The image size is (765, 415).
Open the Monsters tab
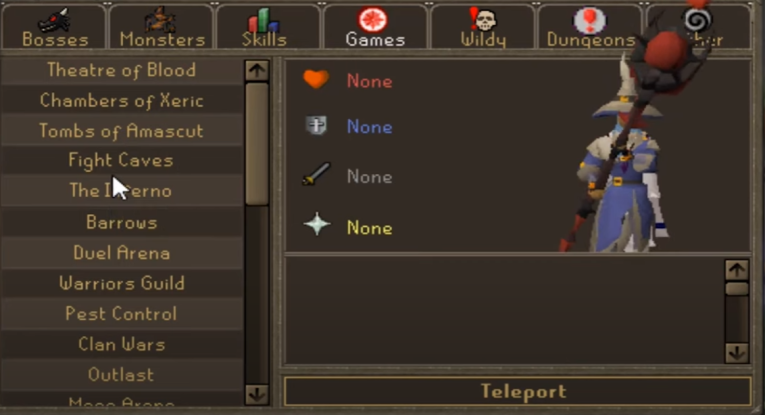(160, 28)
